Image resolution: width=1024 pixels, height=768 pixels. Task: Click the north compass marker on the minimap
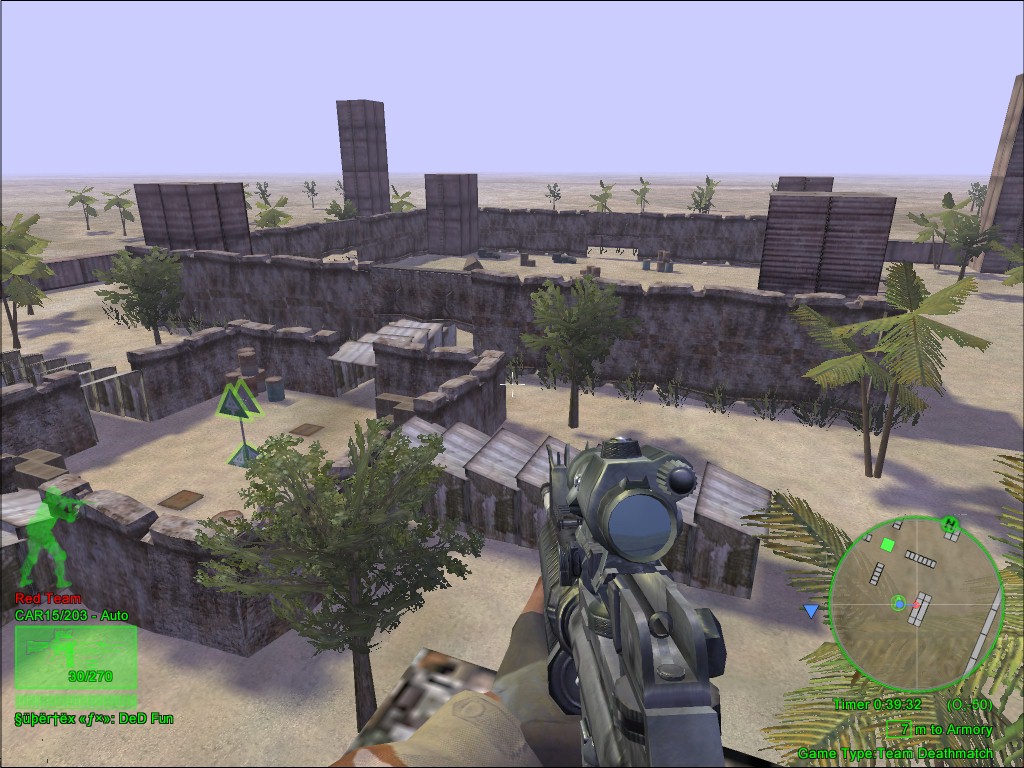pyautogui.click(x=949, y=522)
